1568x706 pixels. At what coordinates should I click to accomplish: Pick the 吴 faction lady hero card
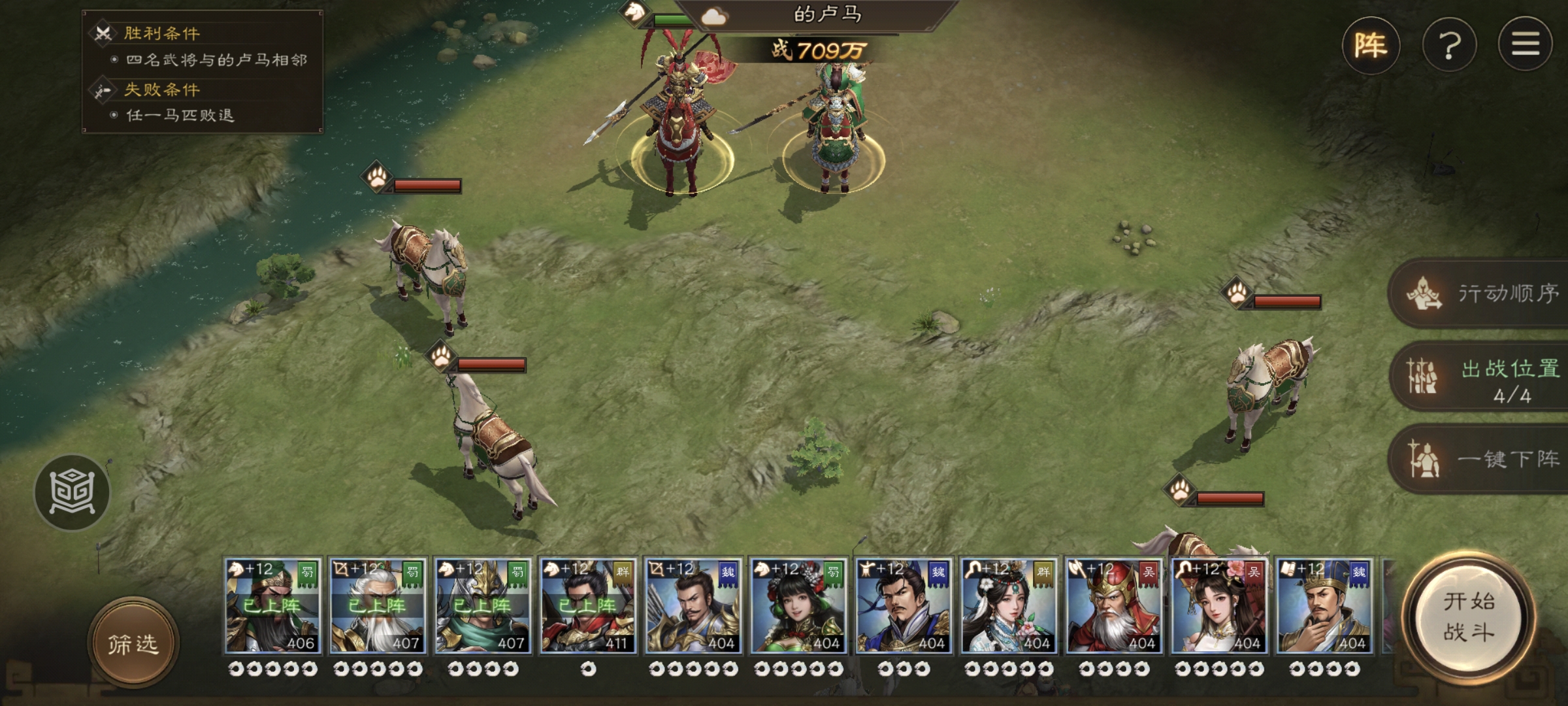[x=1218, y=606]
